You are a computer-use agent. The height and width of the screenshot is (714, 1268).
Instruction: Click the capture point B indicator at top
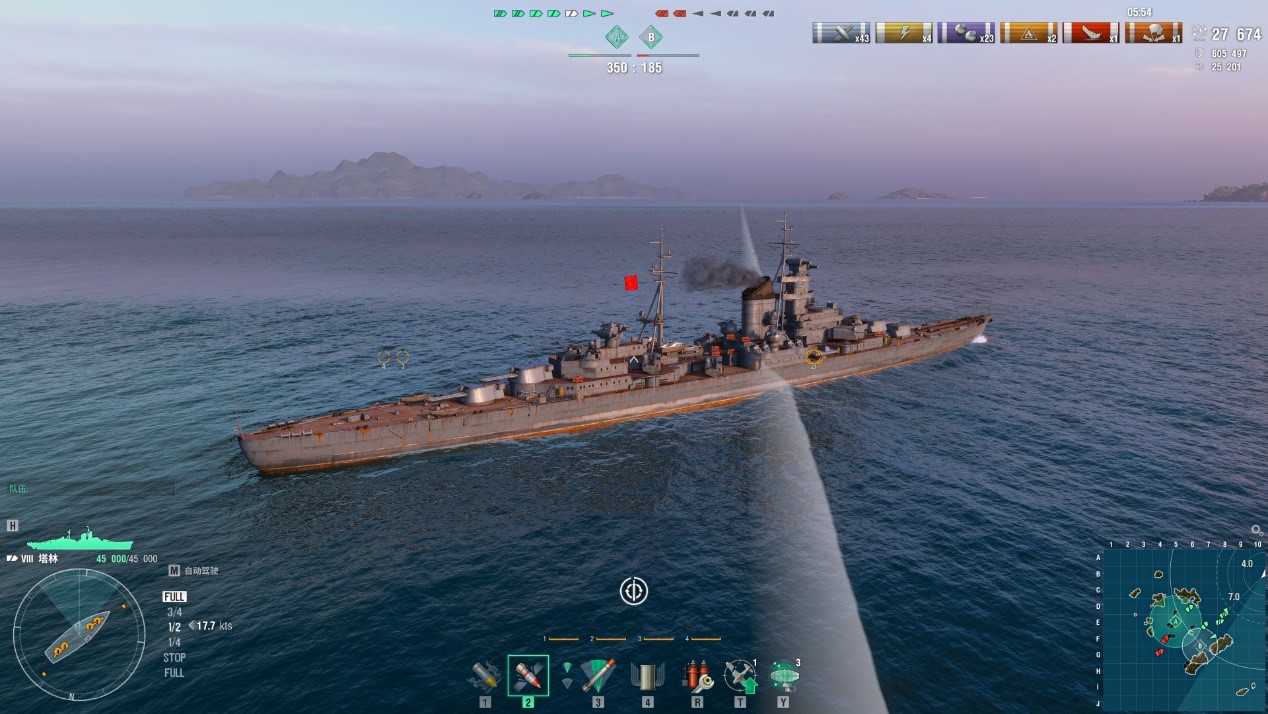[651, 38]
